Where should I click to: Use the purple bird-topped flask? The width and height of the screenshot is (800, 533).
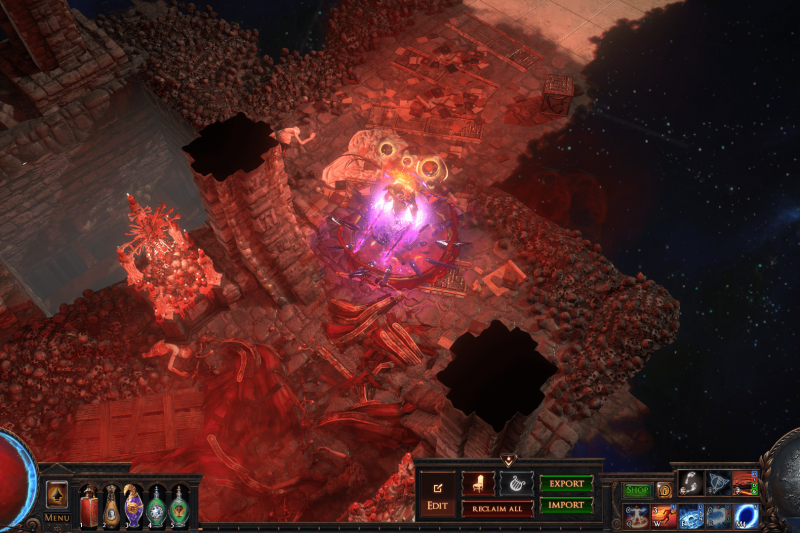pyautogui.click(x=133, y=506)
